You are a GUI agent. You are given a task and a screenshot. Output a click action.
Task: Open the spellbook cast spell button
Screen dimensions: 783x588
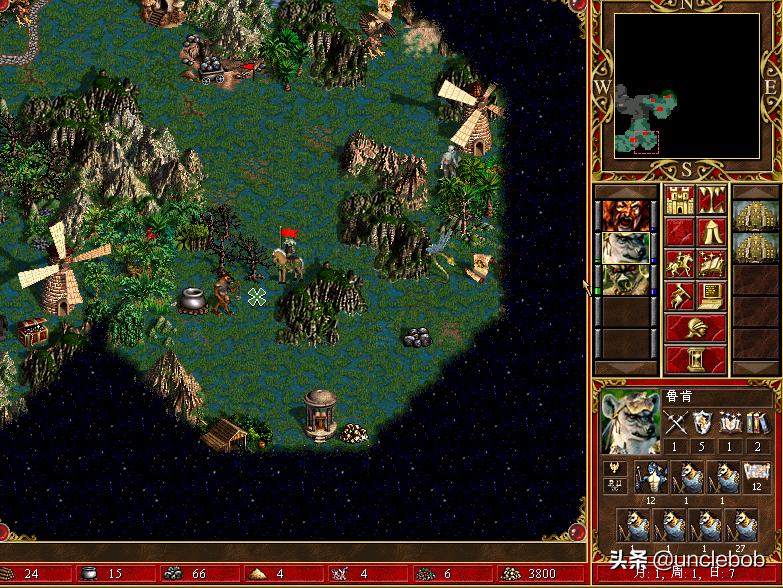point(712,264)
